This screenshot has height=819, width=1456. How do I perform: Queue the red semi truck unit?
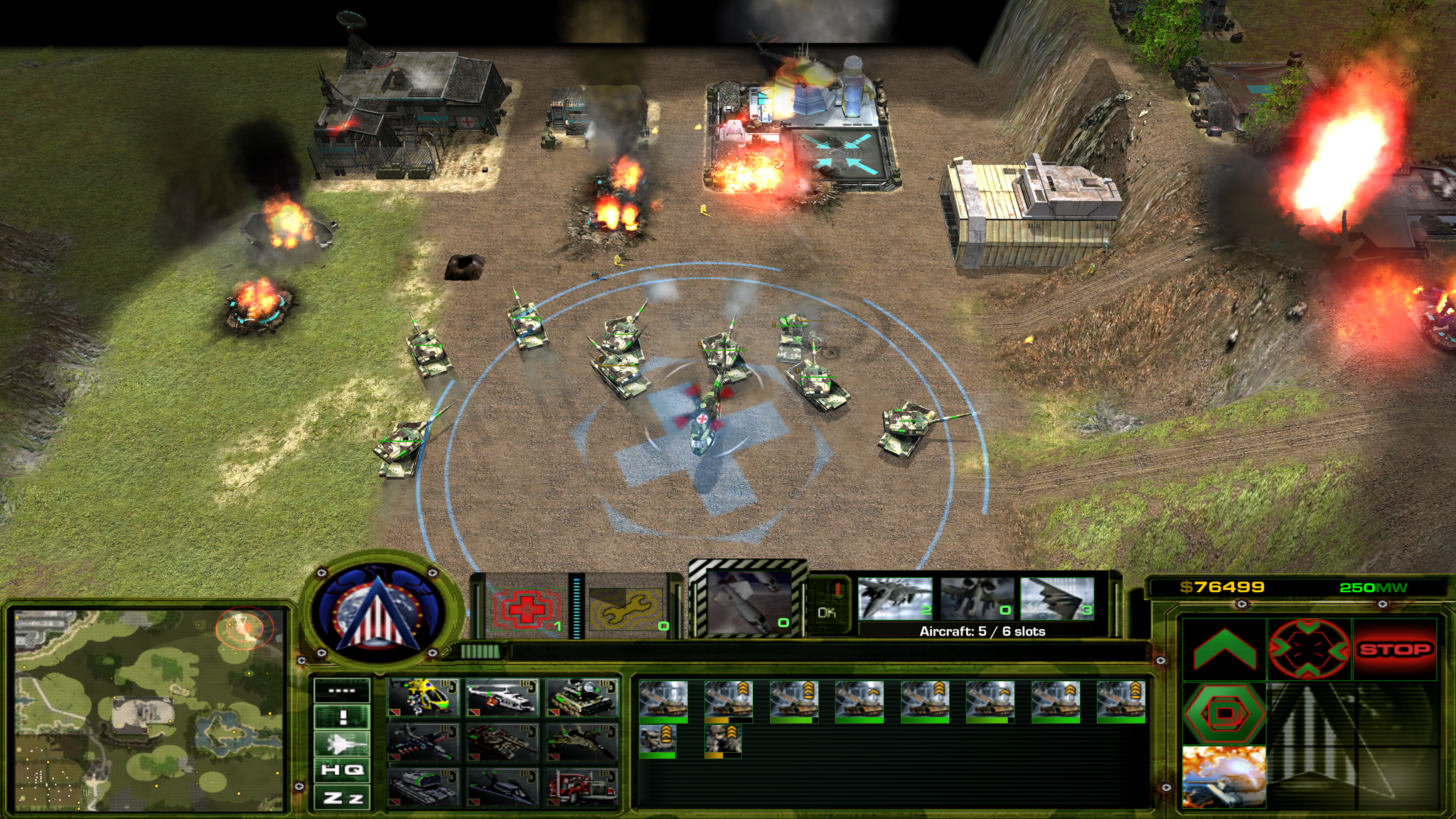(582, 787)
